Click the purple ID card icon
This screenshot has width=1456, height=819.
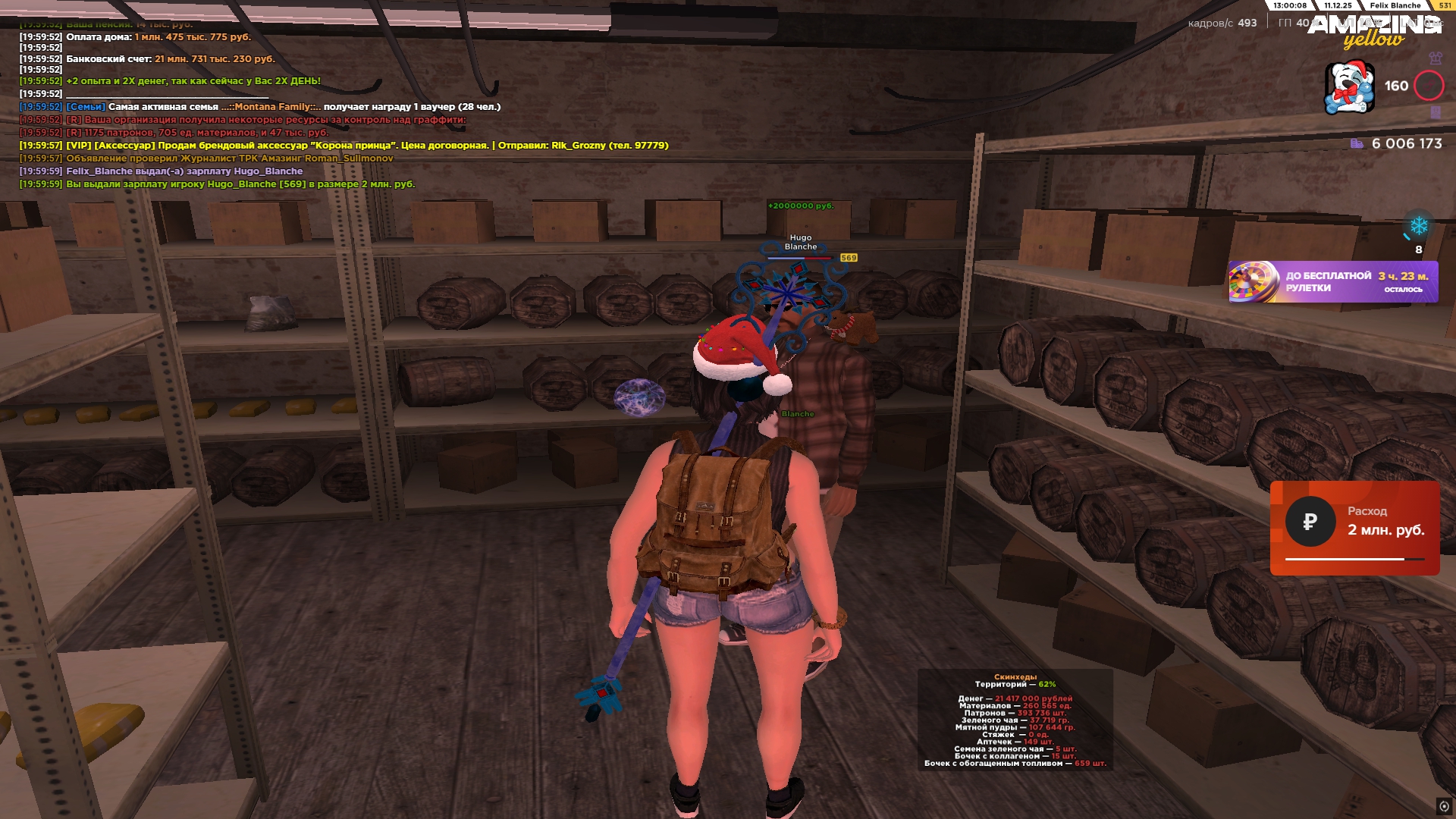pos(1435,112)
